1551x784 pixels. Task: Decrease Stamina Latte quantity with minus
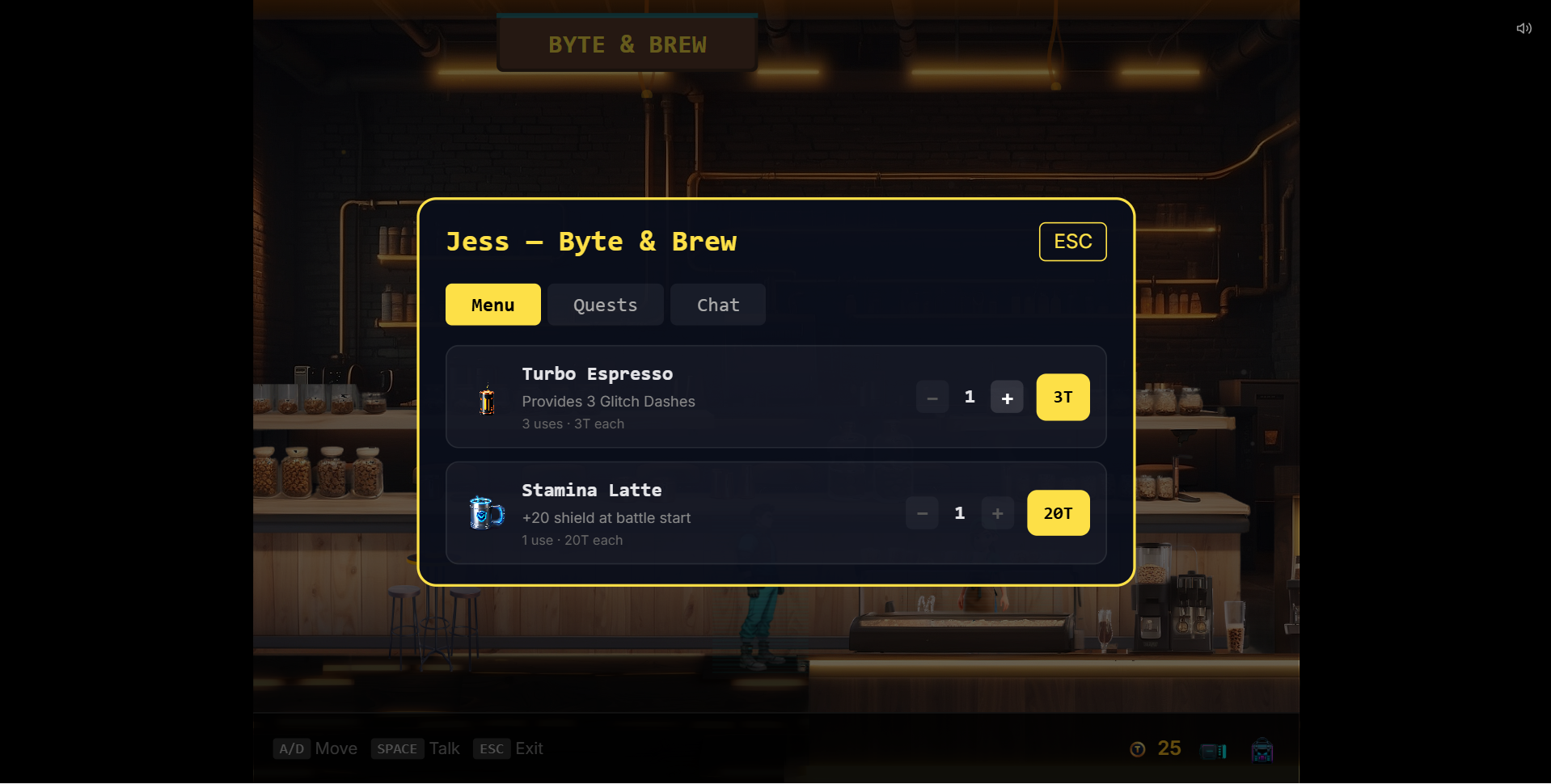[x=921, y=513]
